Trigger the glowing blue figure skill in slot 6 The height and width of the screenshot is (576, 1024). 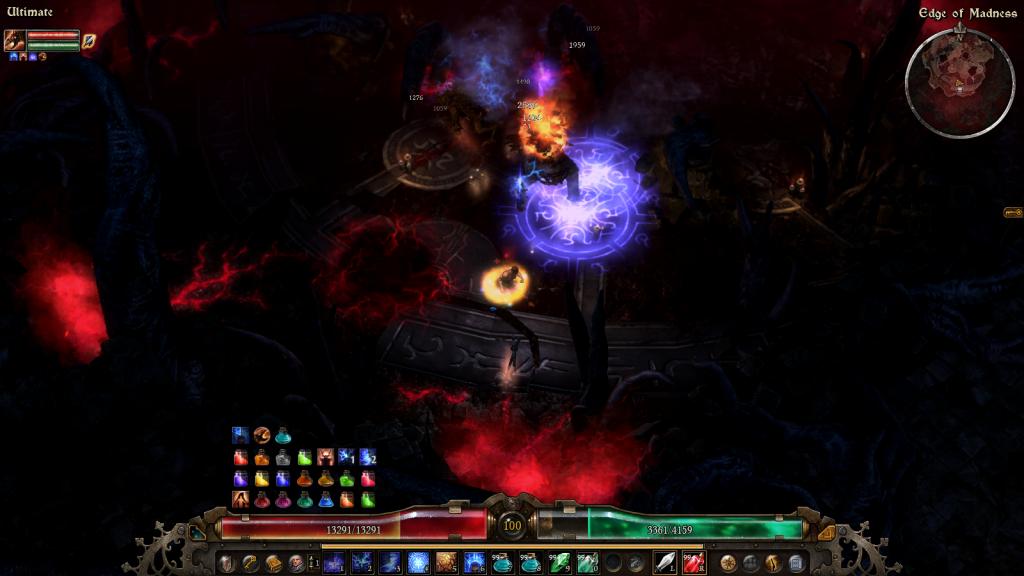click(474, 563)
